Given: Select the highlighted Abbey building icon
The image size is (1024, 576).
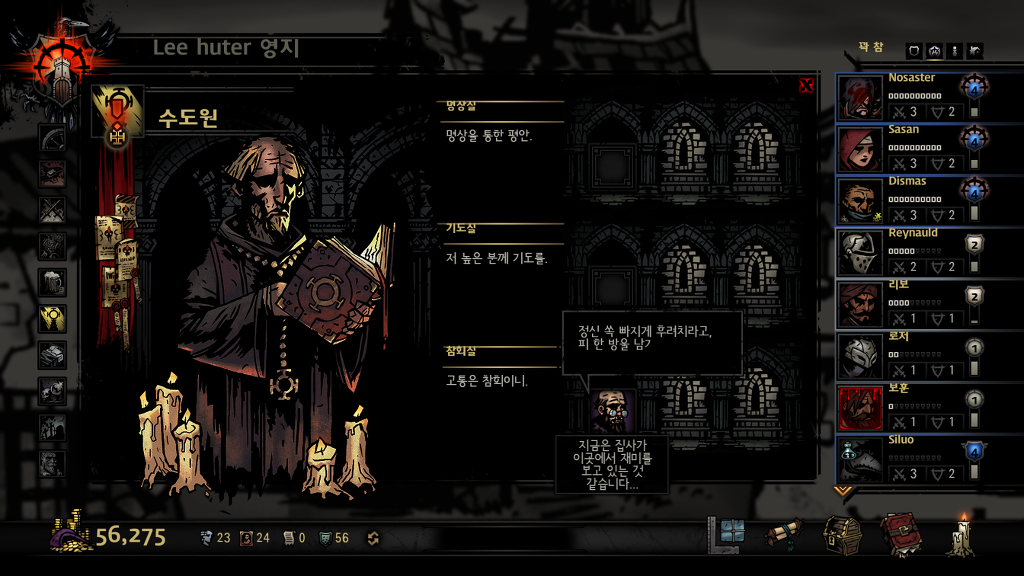Looking at the screenshot, I should [52, 318].
